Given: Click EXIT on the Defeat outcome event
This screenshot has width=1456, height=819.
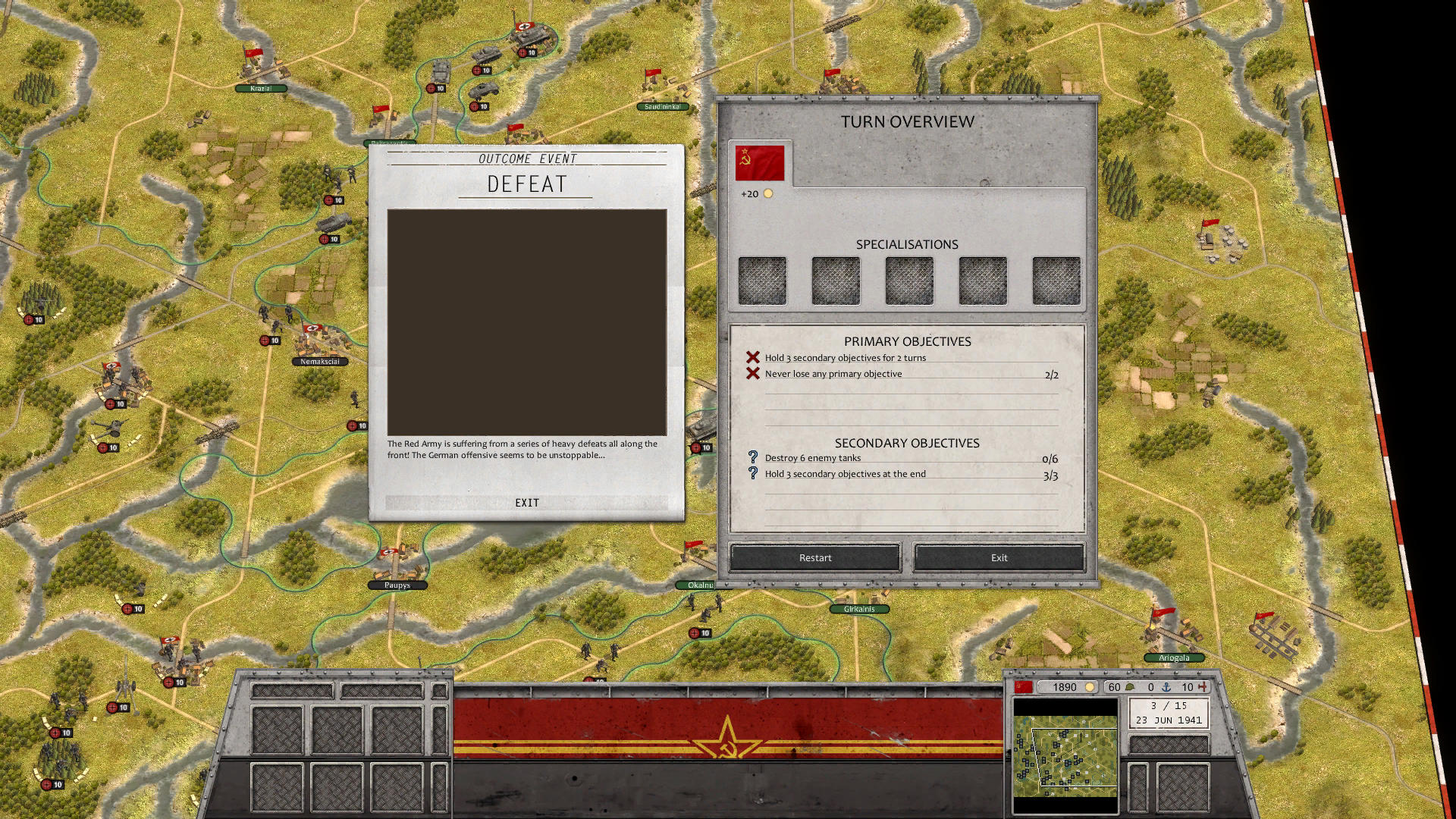Looking at the screenshot, I should [527, 502].
